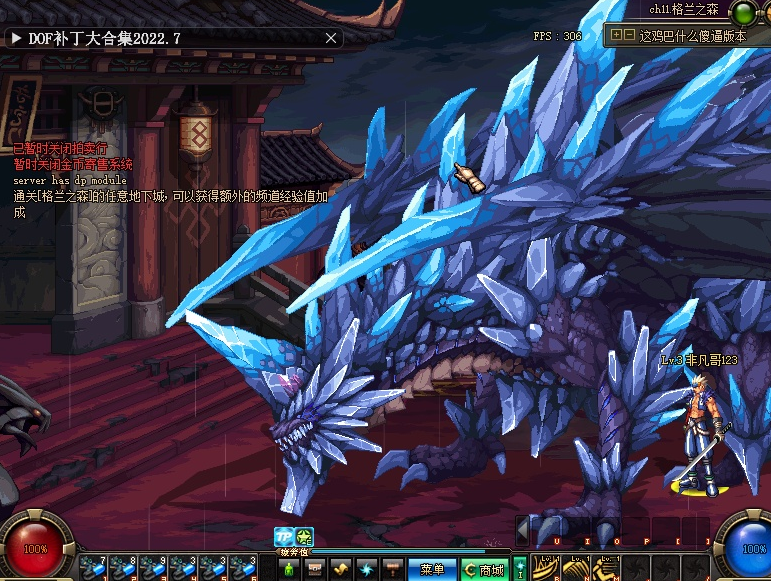Open the 商城 shop button
Image resolution: width=771 pixels, height=581 pixels.
pos(484,569)
